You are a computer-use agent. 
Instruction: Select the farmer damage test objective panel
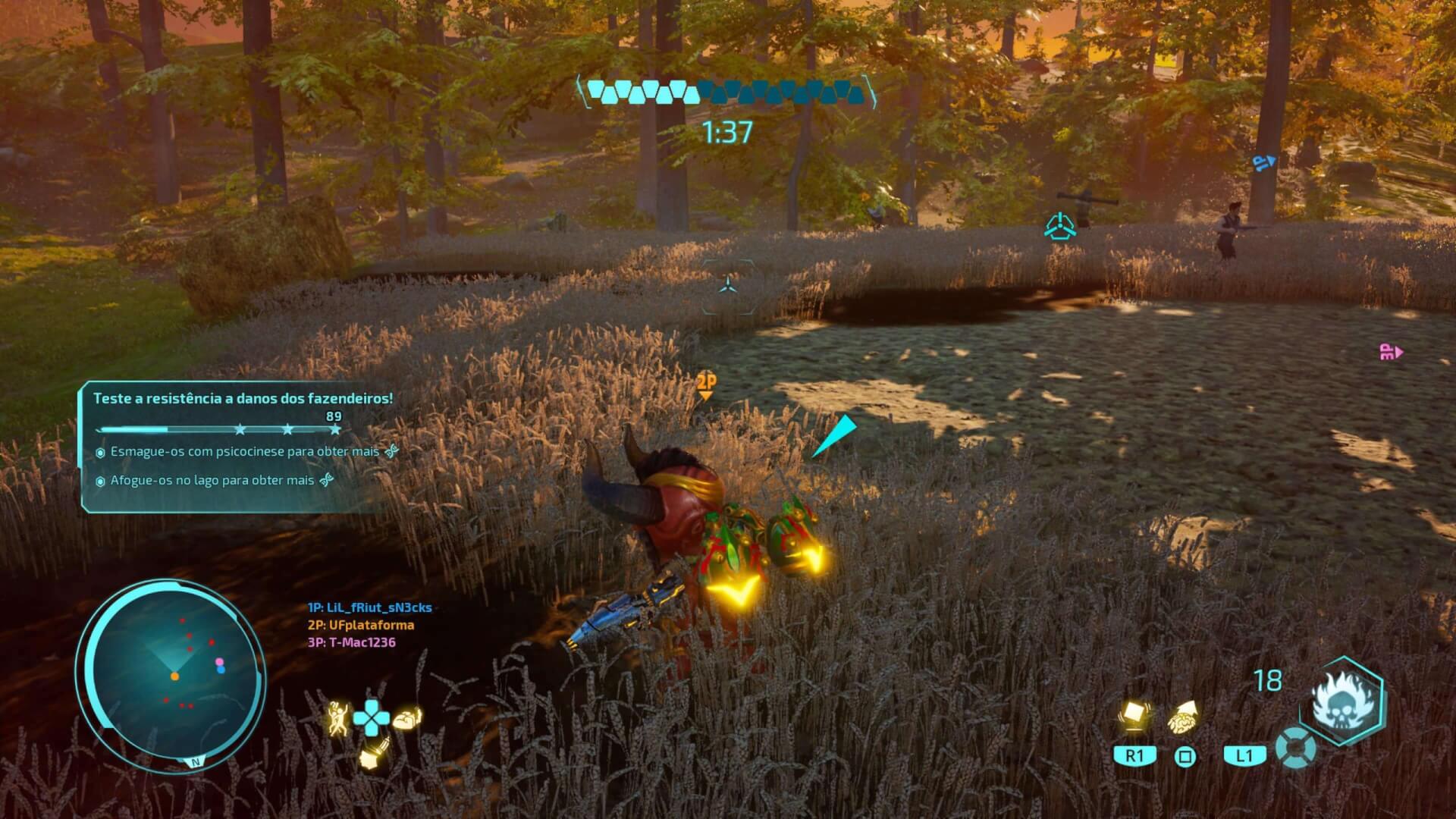pos(243,399)
